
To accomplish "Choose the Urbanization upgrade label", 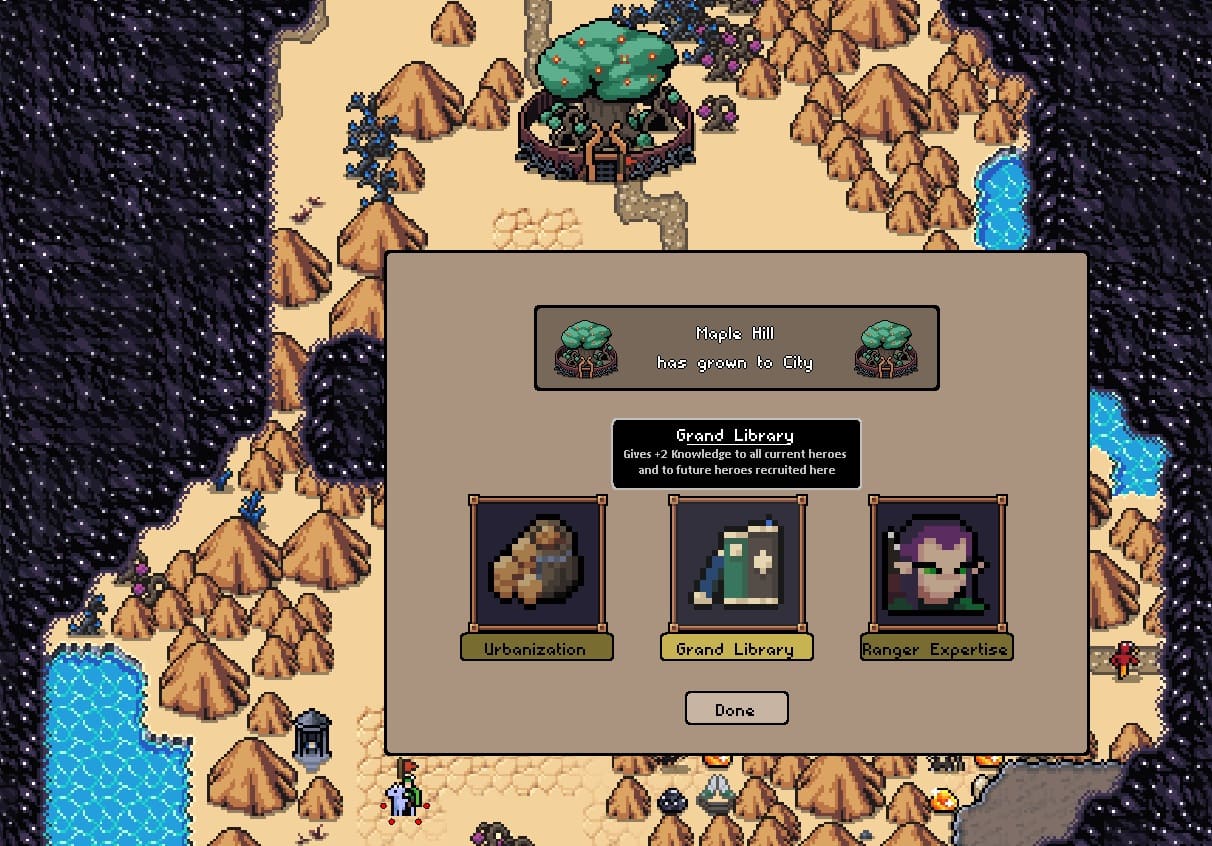I will coord(536,648).
